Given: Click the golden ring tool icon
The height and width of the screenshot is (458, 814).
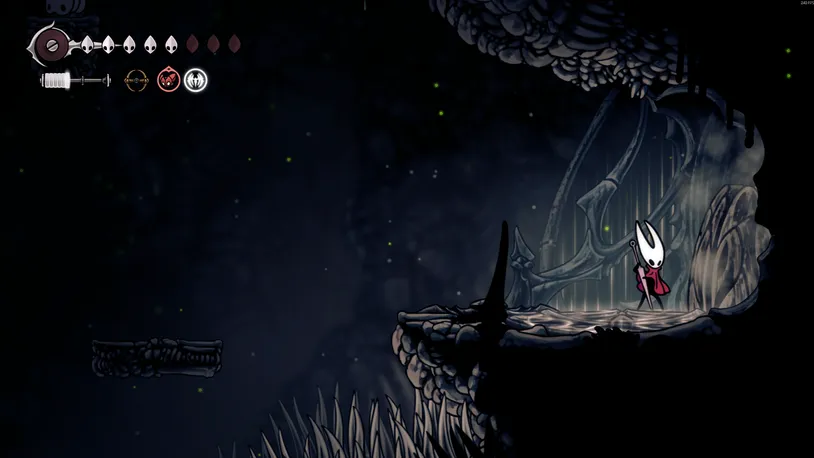Looking at the screenshot, I should pyautogui.click(x=135, y=79).
